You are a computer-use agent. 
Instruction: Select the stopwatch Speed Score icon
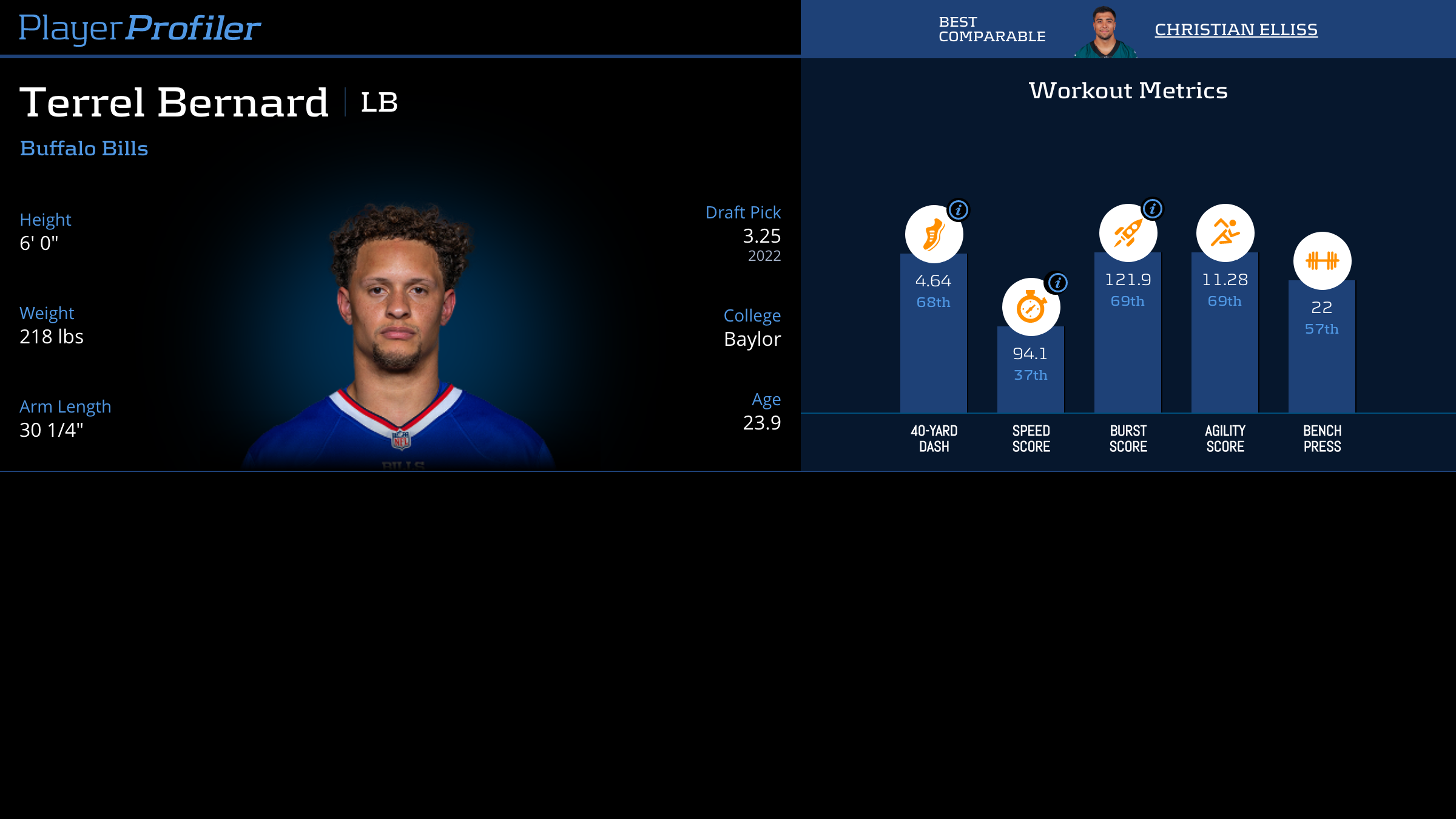point(1030,306)
